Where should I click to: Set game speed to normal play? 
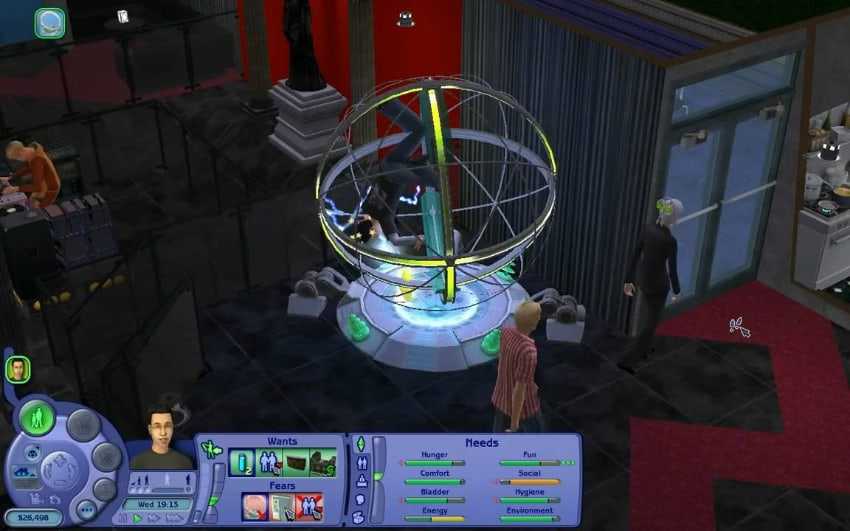click(x=138, y=518)
